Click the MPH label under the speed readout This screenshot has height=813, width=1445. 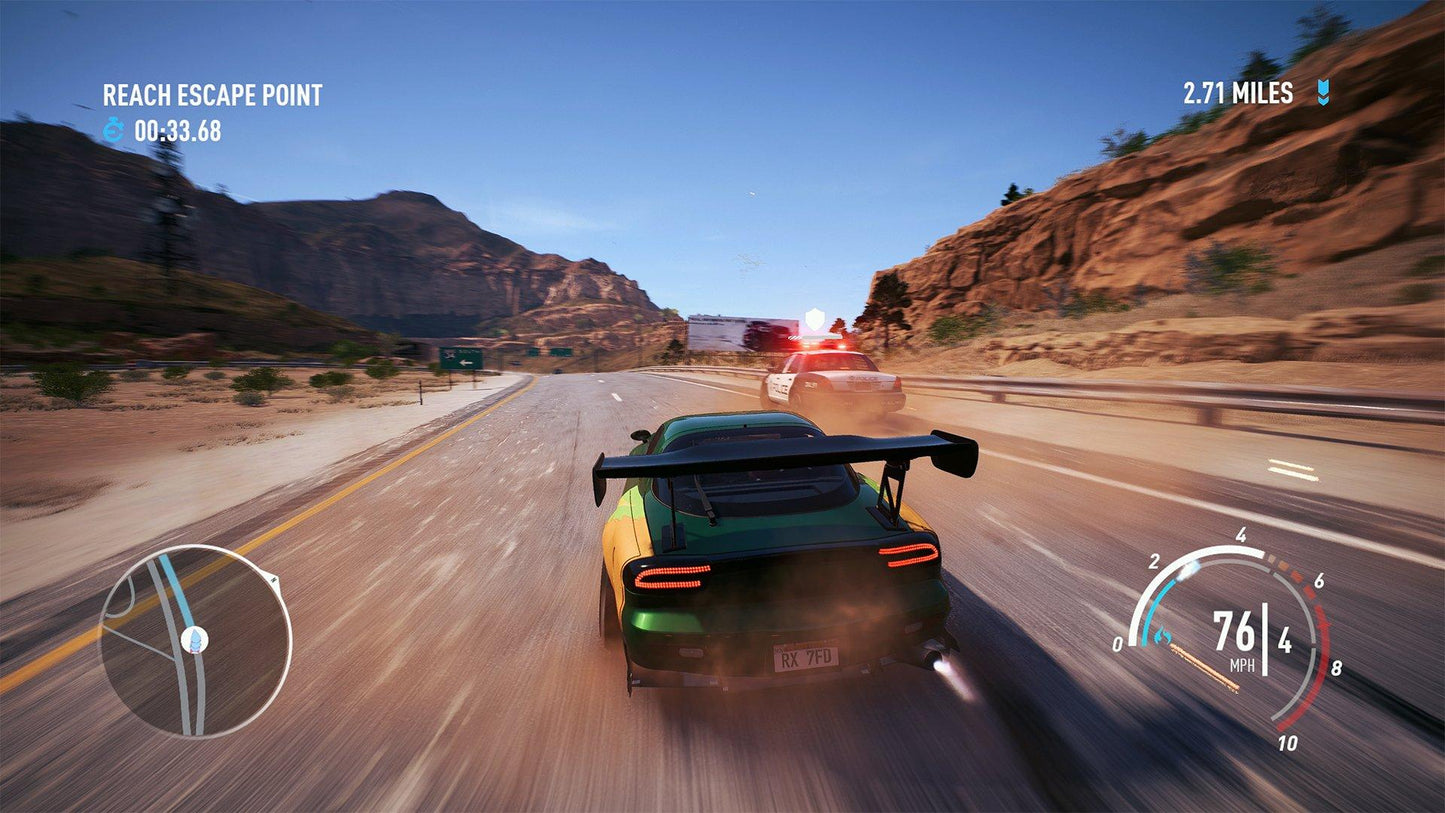tap(1242, 665)
